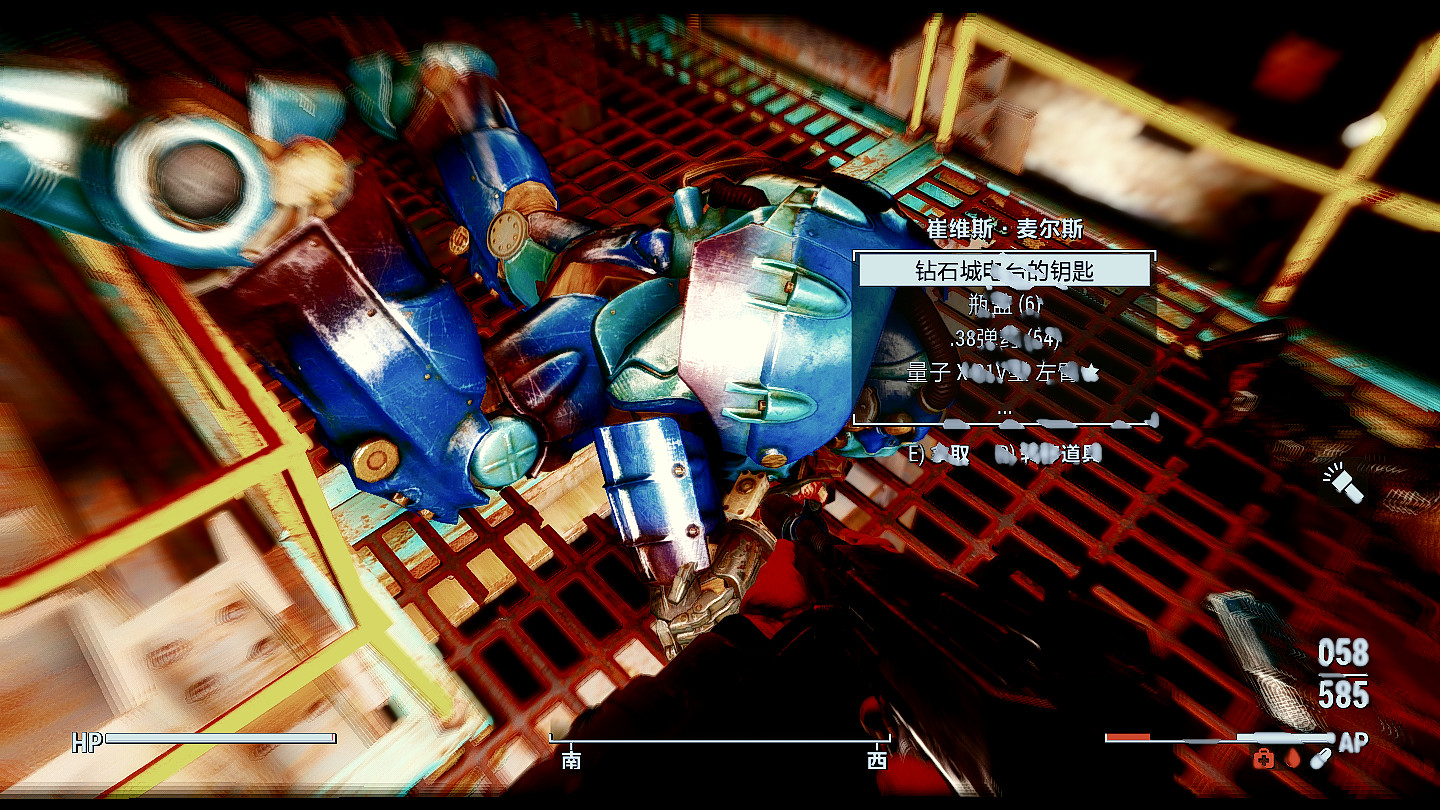Click the pill/chem icon beside the AP bar
1440x810 pixels.
[x=1318, y=757]
